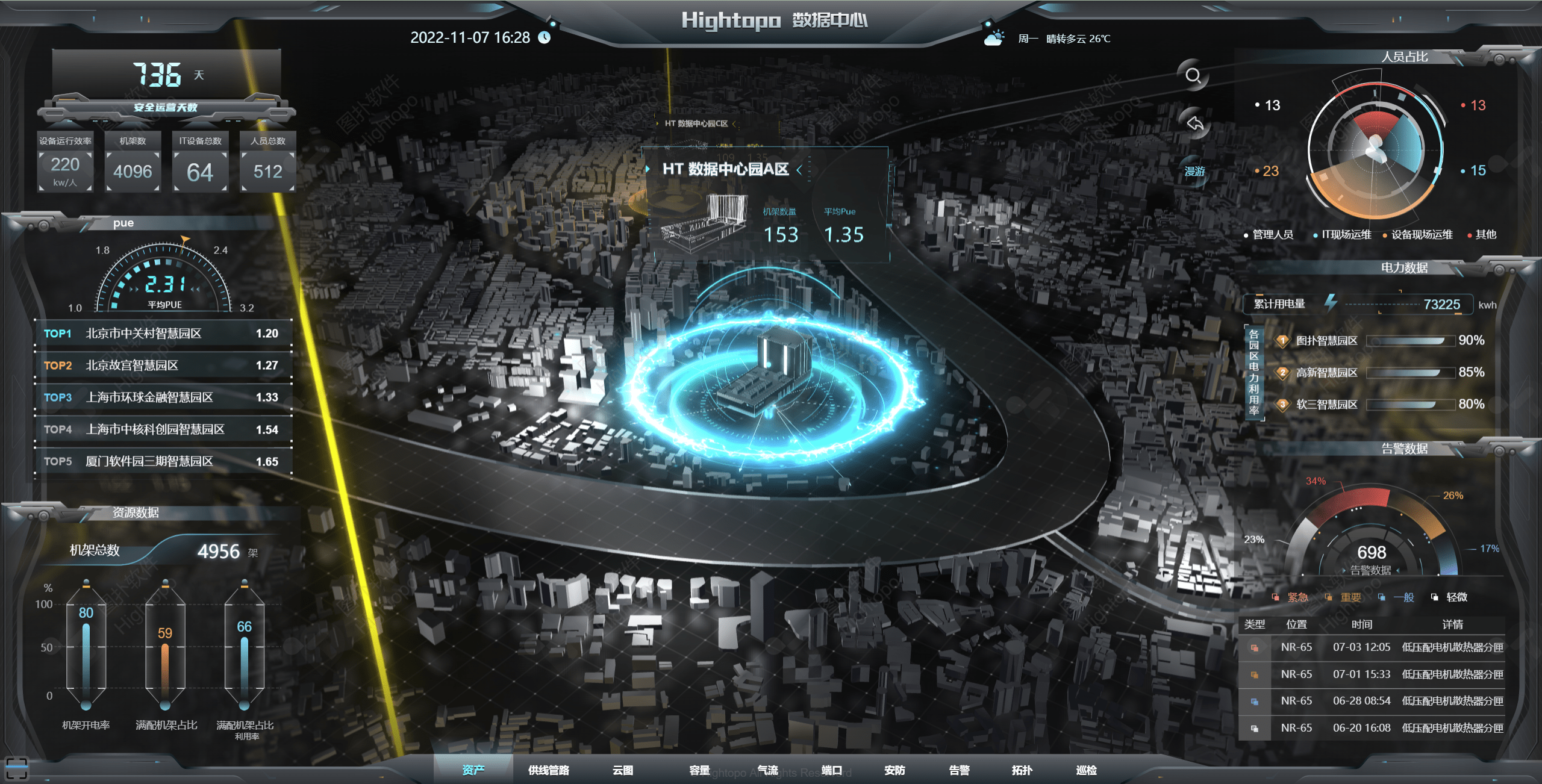Switch to the 拓扑 tab
Viewport: 1542px width, 784px height.
coord(1022,770)
